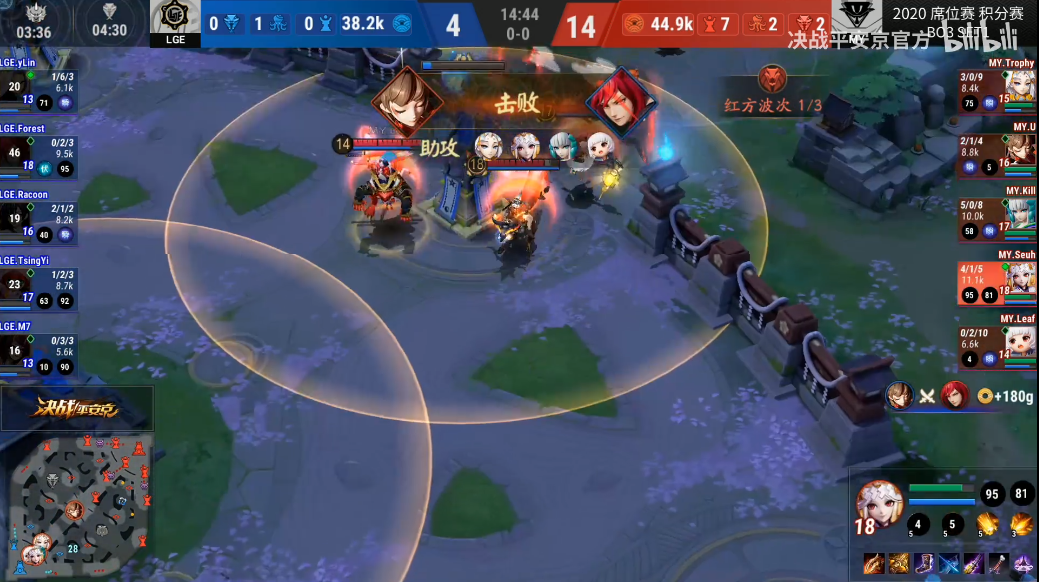This screenshot has height=582, width=1039.
Task: Select MY.Kill player row
Action: pos(997,214)
